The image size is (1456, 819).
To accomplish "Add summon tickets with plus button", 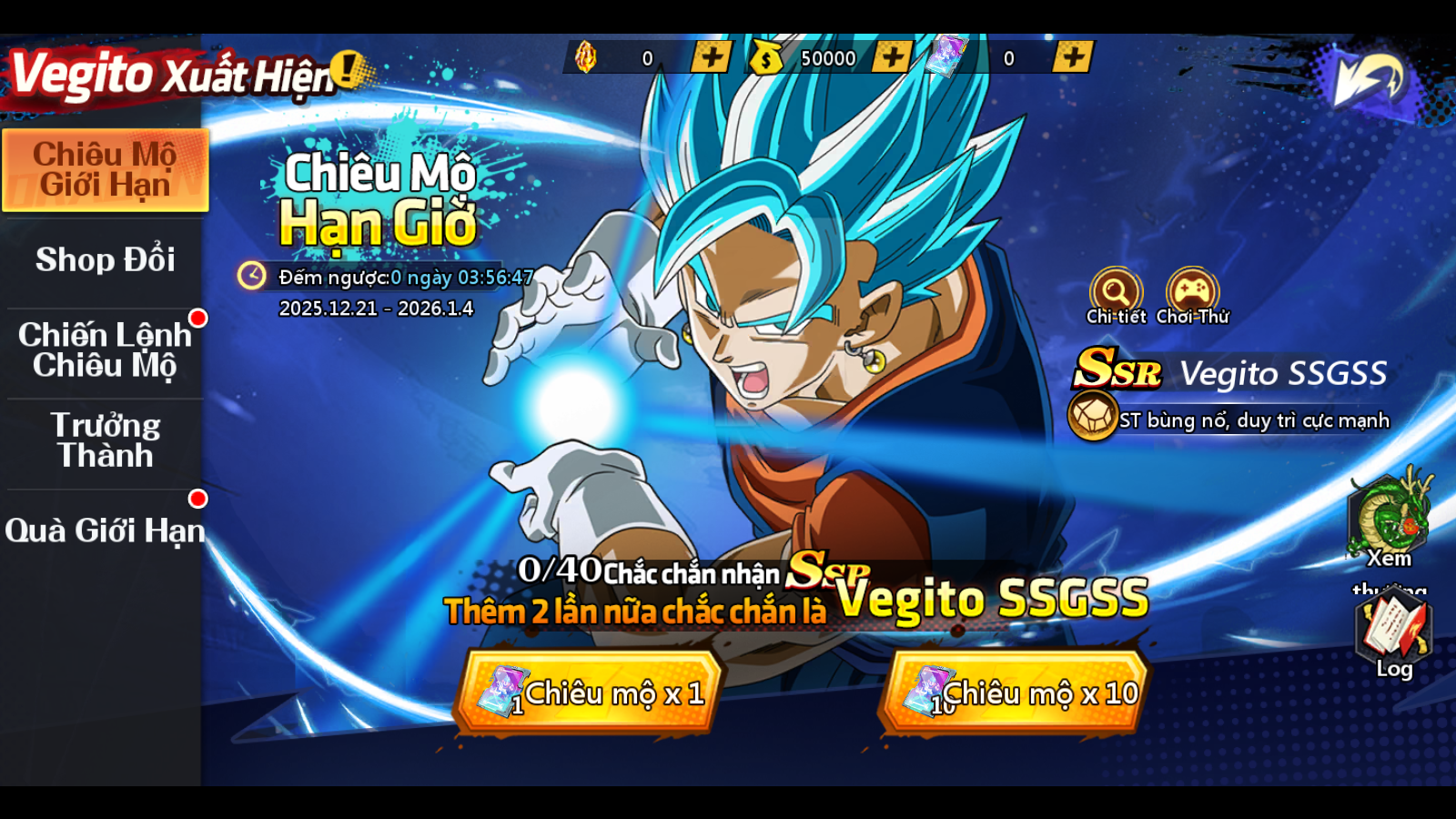I will pyautogui.click(x=1073, y=57).
